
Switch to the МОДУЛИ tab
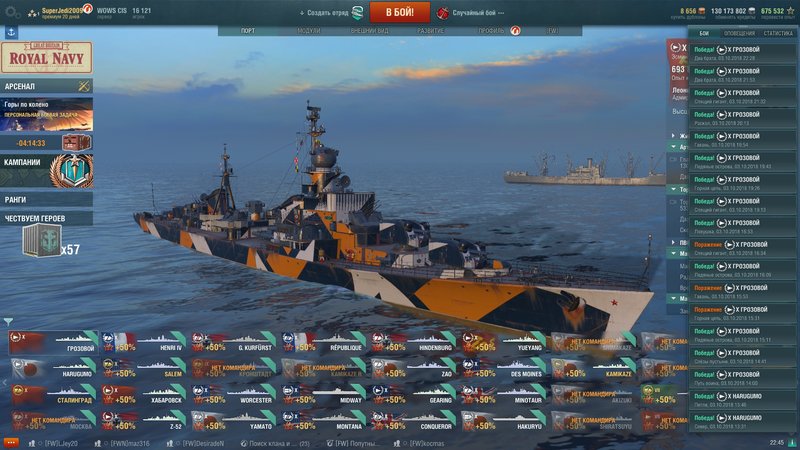(x=309, y=32)
